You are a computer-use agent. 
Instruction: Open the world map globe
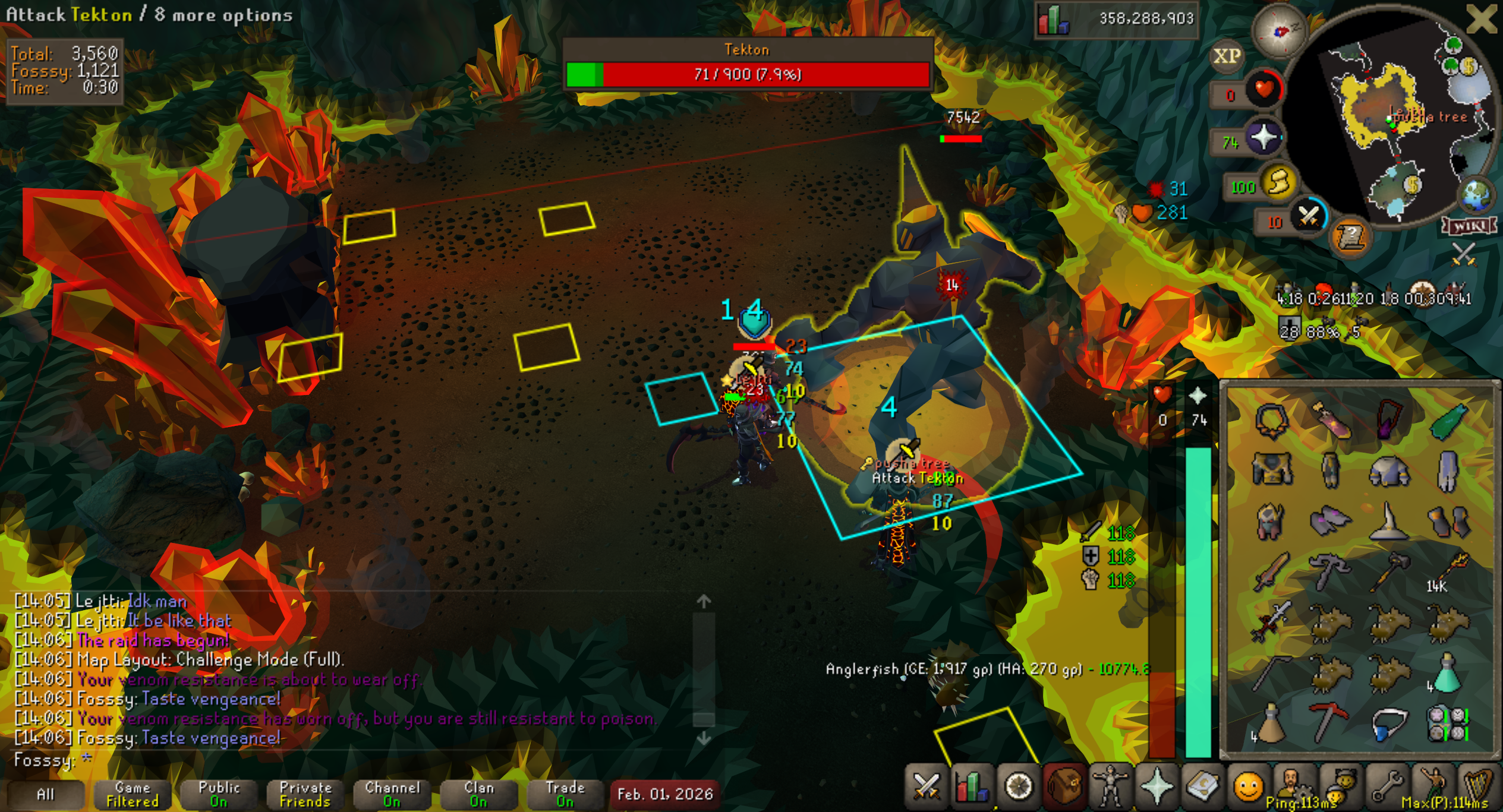point(1476,195)
